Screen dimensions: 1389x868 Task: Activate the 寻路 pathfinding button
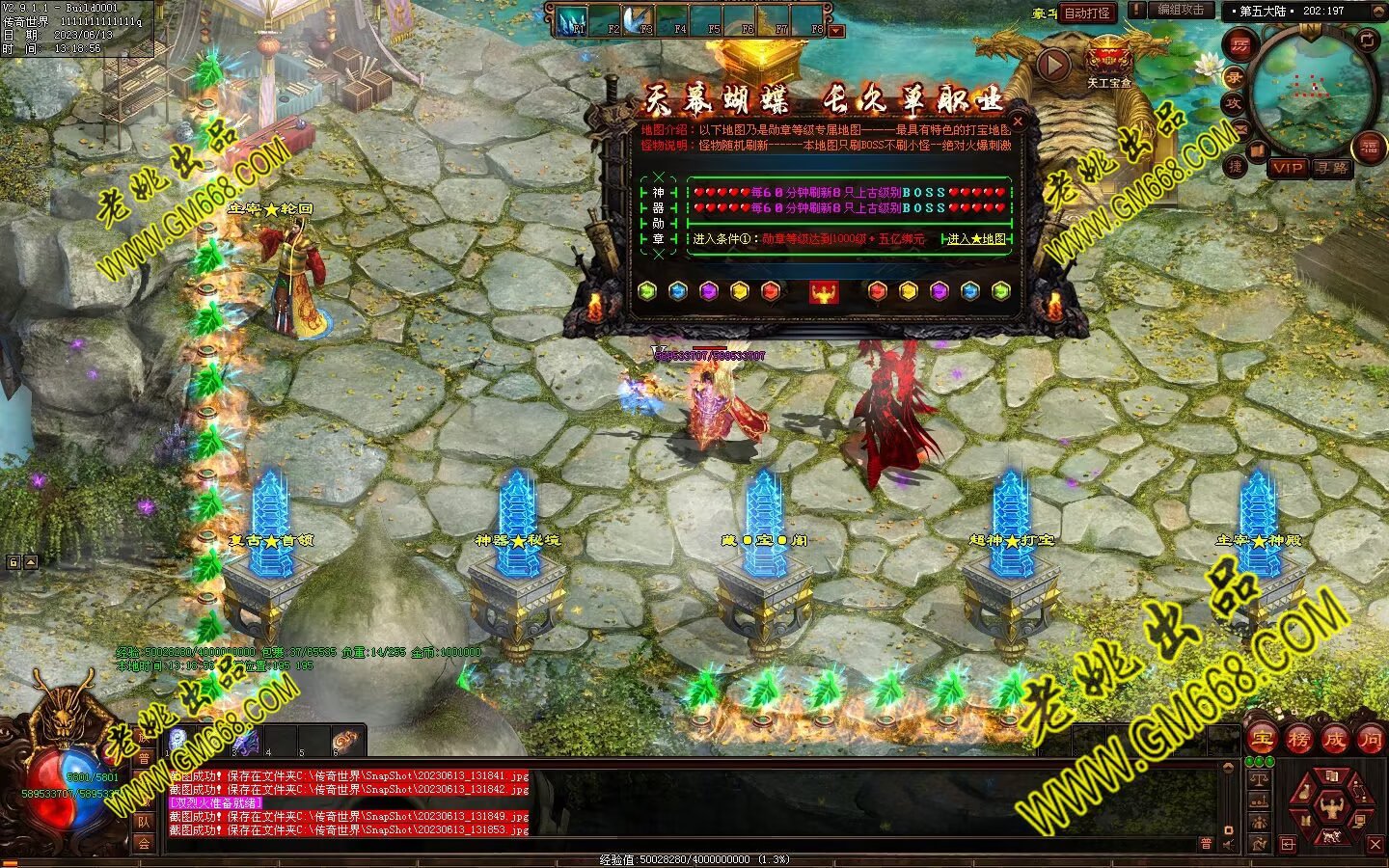tap(1332, 168)
